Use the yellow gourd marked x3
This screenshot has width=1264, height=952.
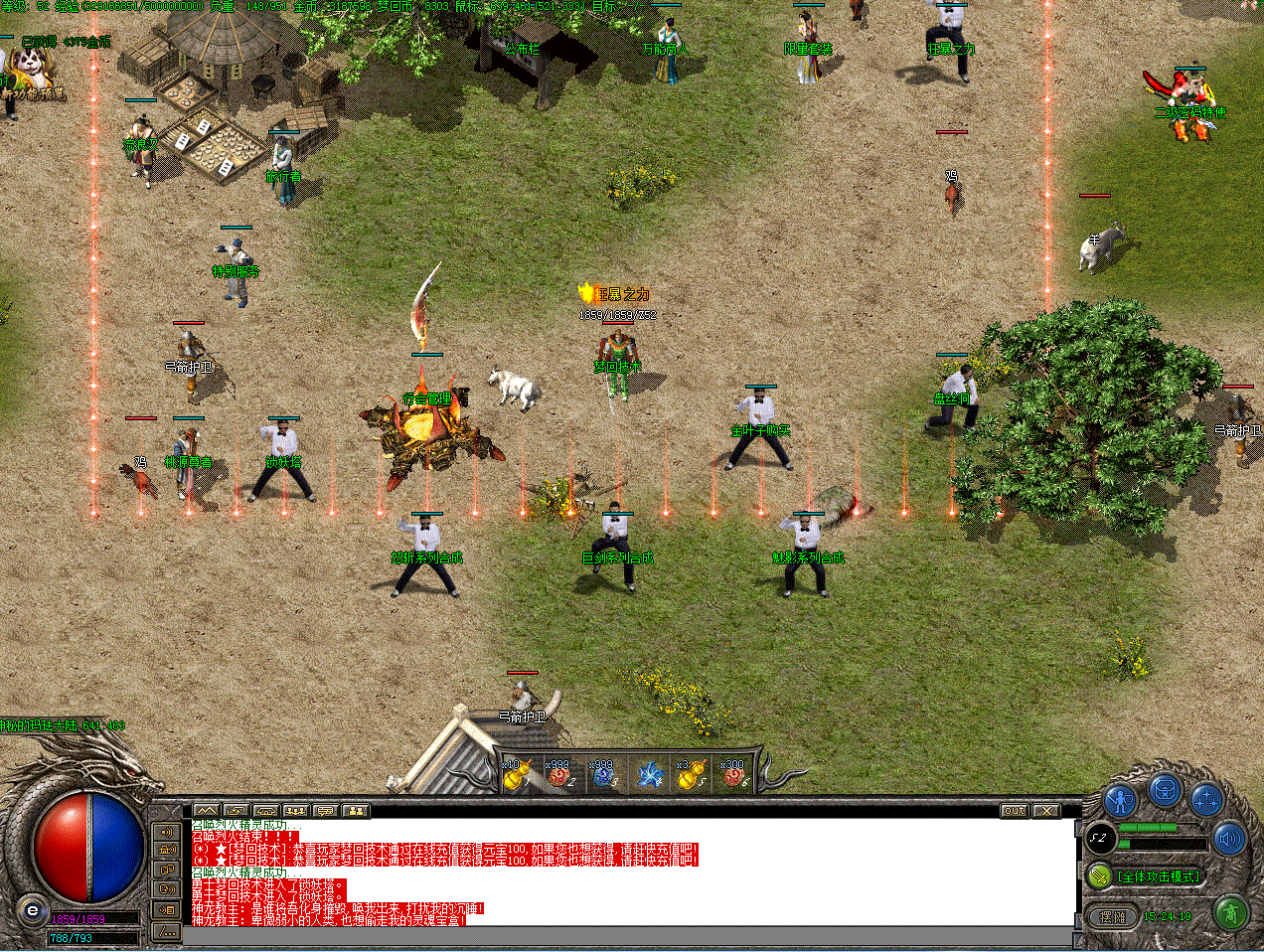click(691, 775)
